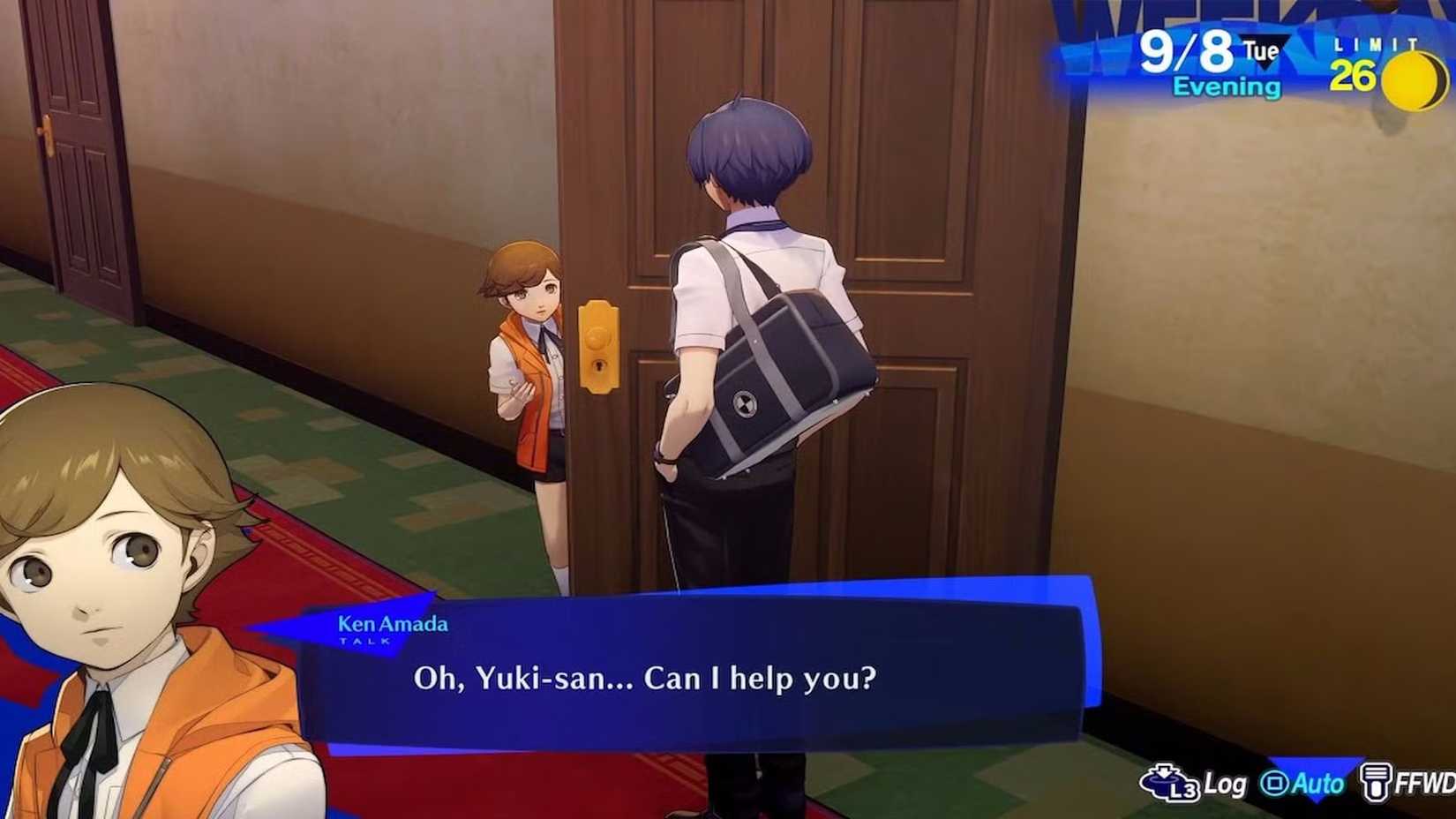Click the Triangle button icon next to FFWD

pos(1377,784)
